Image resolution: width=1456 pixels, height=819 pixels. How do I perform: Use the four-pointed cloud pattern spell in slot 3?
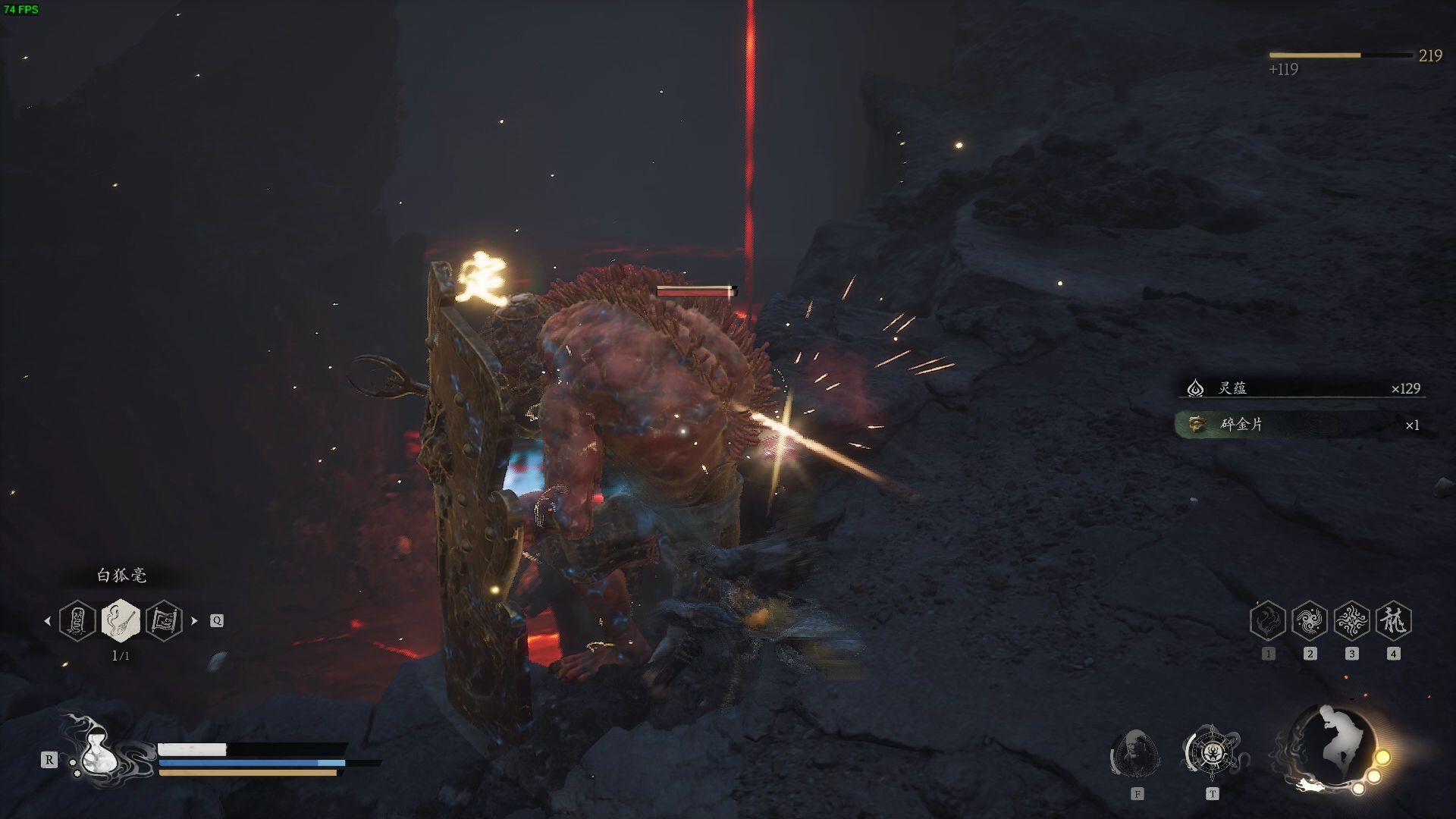coord(1351,621)
